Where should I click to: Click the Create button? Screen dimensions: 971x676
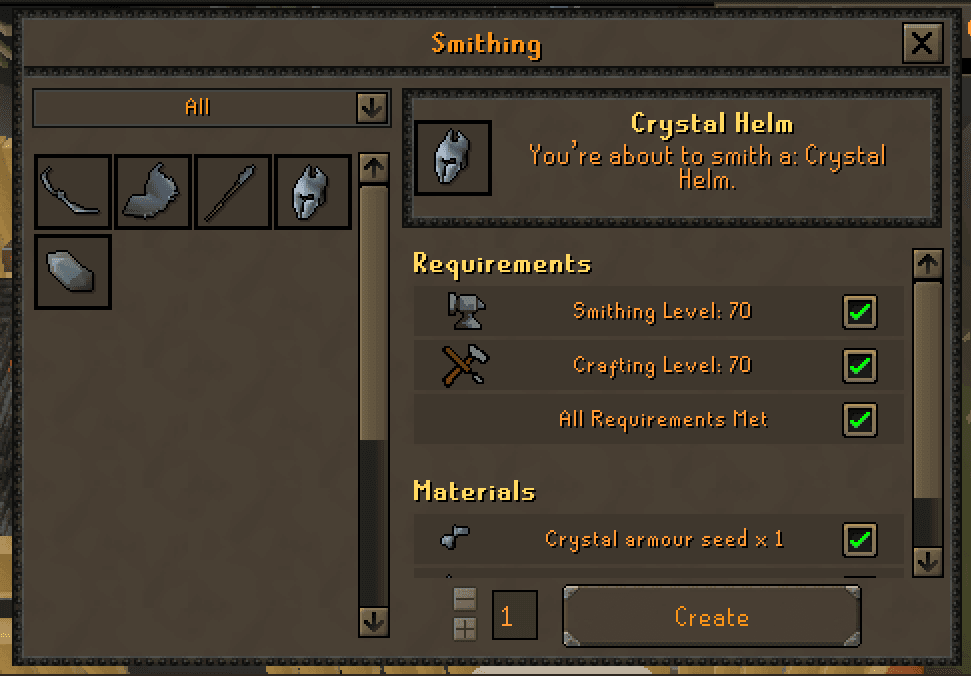click(x=711, y=617)
